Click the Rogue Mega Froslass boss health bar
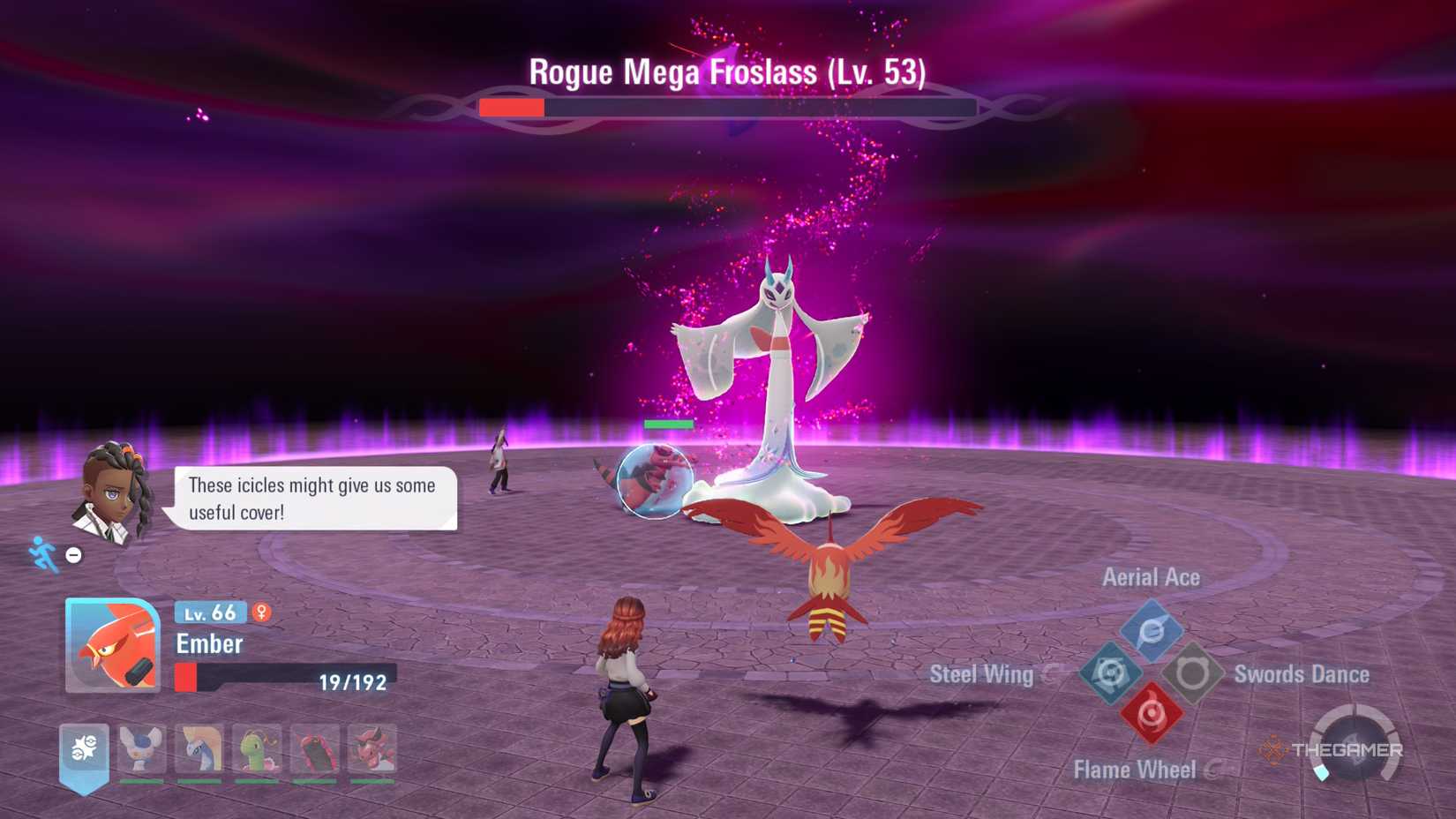The height and width of the screenshot is (819, 1456). (728, 106)
